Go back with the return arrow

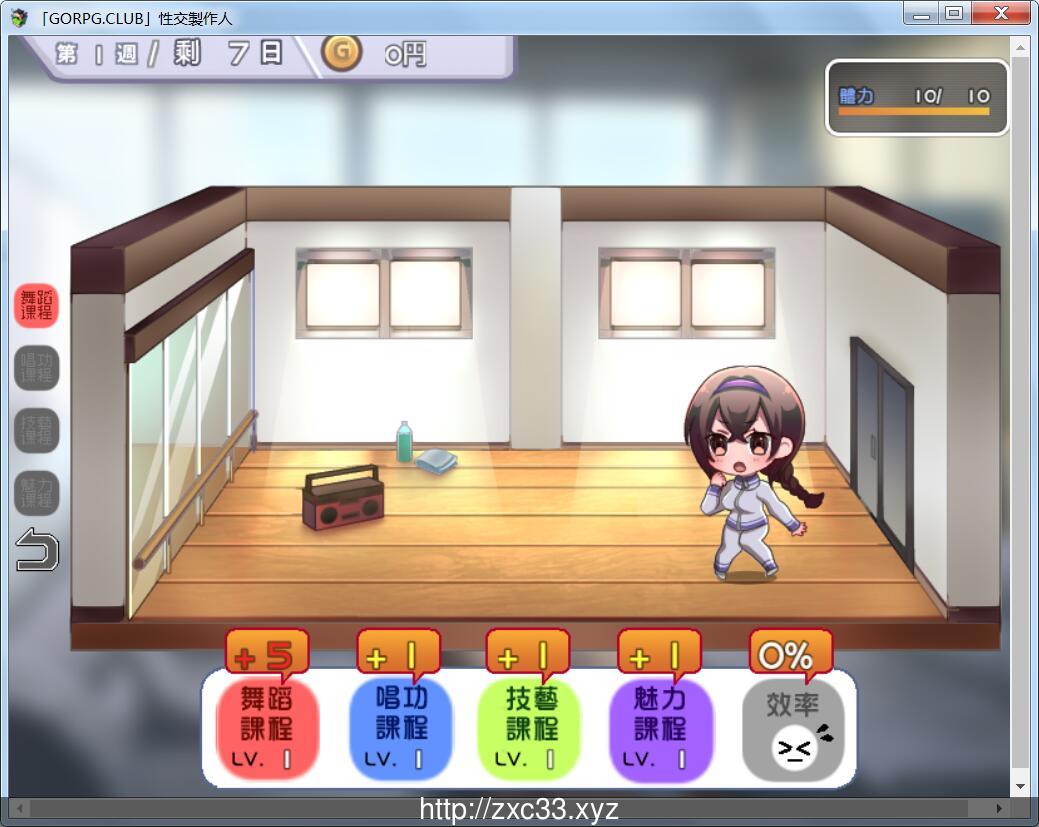coord(37,550)
